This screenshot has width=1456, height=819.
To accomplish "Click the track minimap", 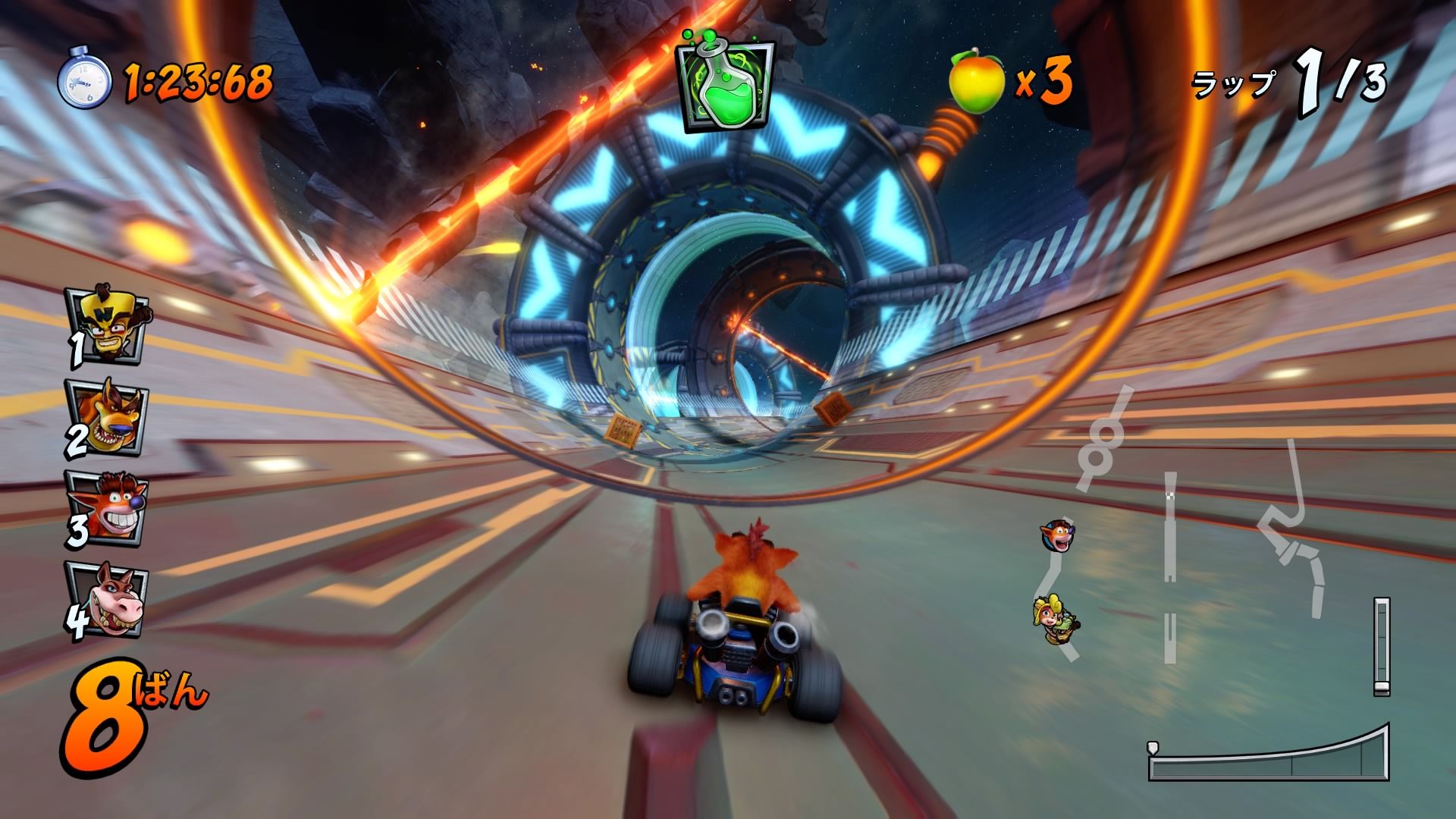I will click(1198, 531).
